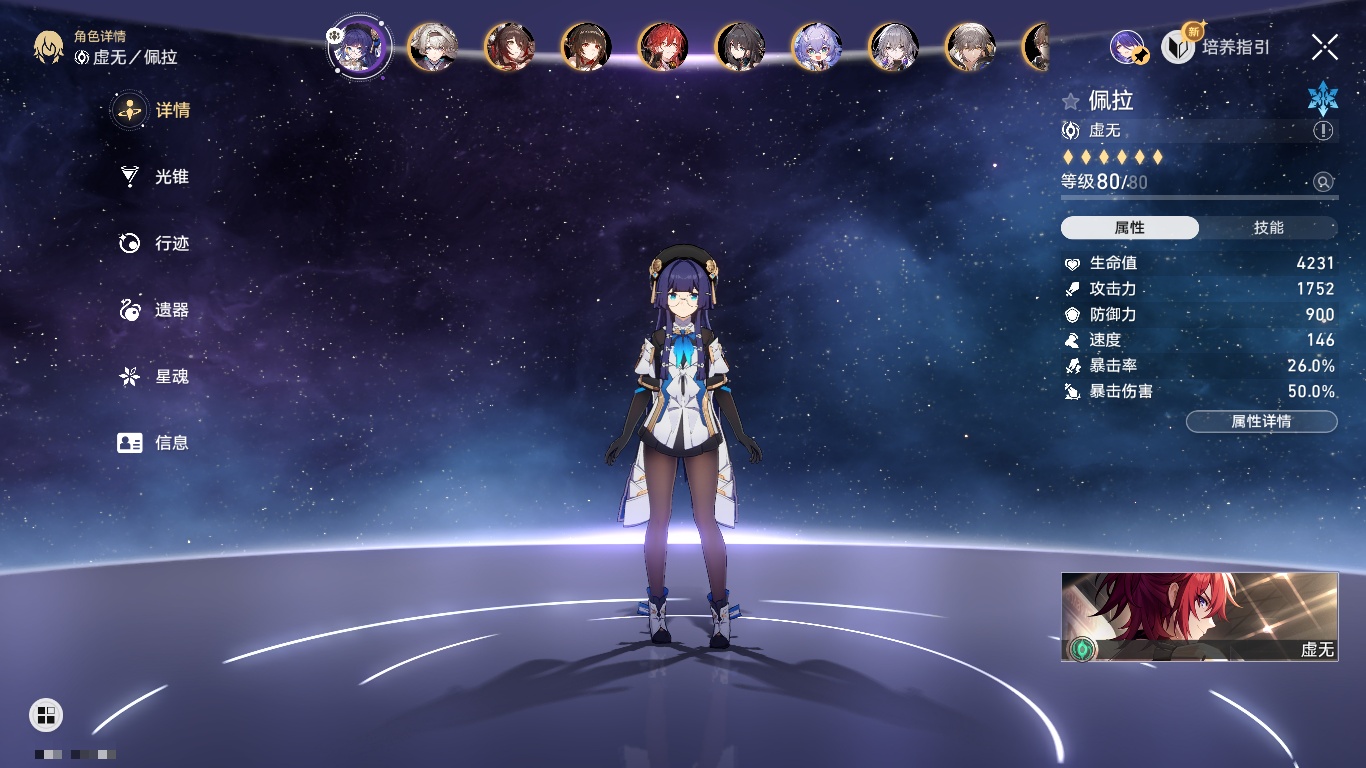The height and width of the screenshot is (768, 1366).
Task: Close the character details screen
Action: (1325, 46)
